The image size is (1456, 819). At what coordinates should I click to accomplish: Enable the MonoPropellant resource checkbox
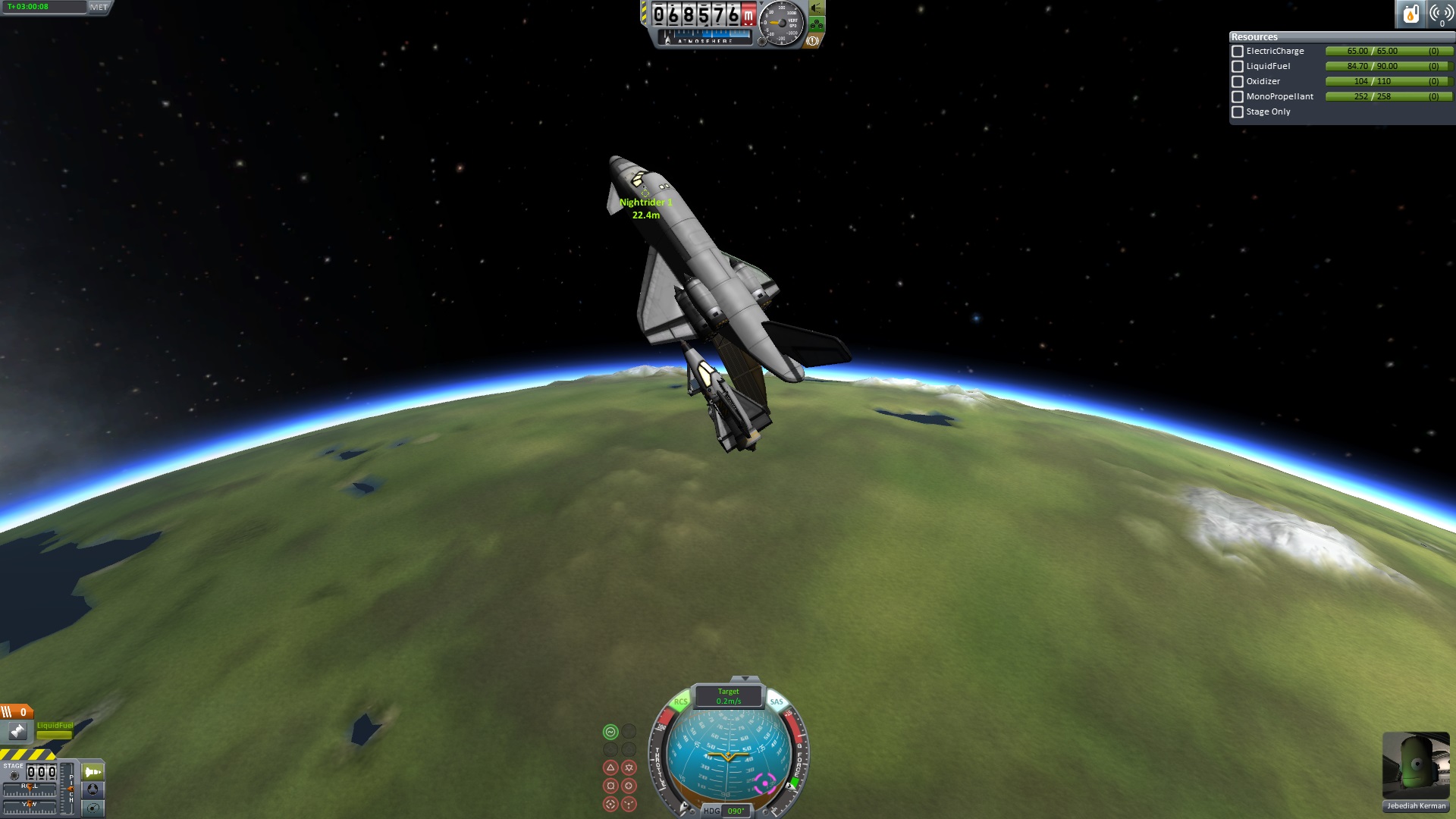point(1238,97)
